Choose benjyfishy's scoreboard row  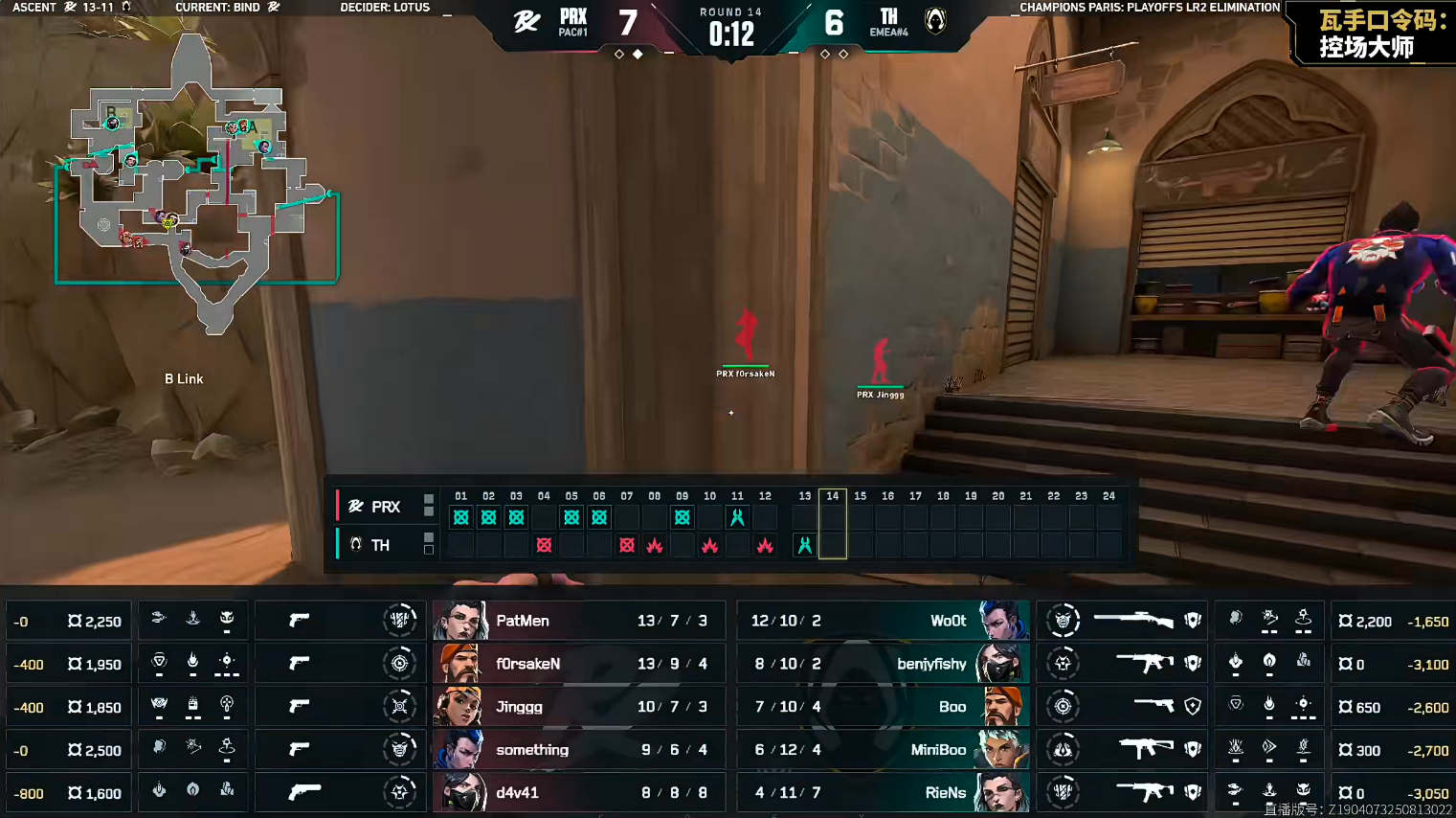click(x=883, y=664)
